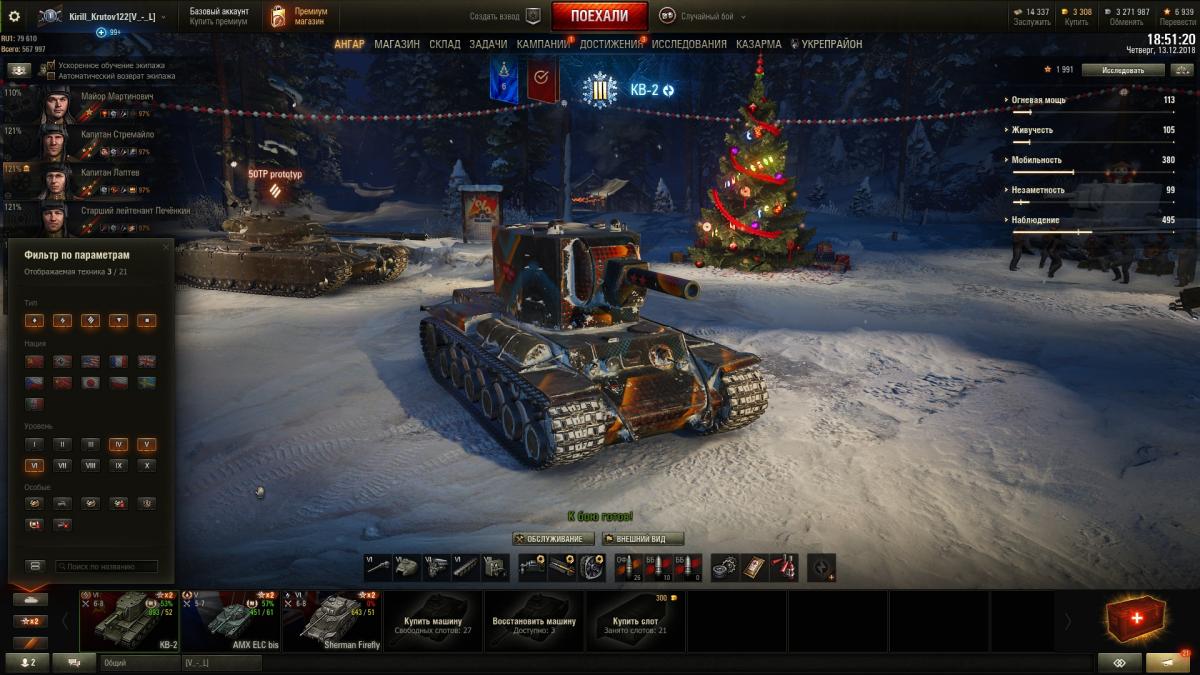Open the settings gear menu
Viewport: 1200px width, 675px height.
point(14,16)
